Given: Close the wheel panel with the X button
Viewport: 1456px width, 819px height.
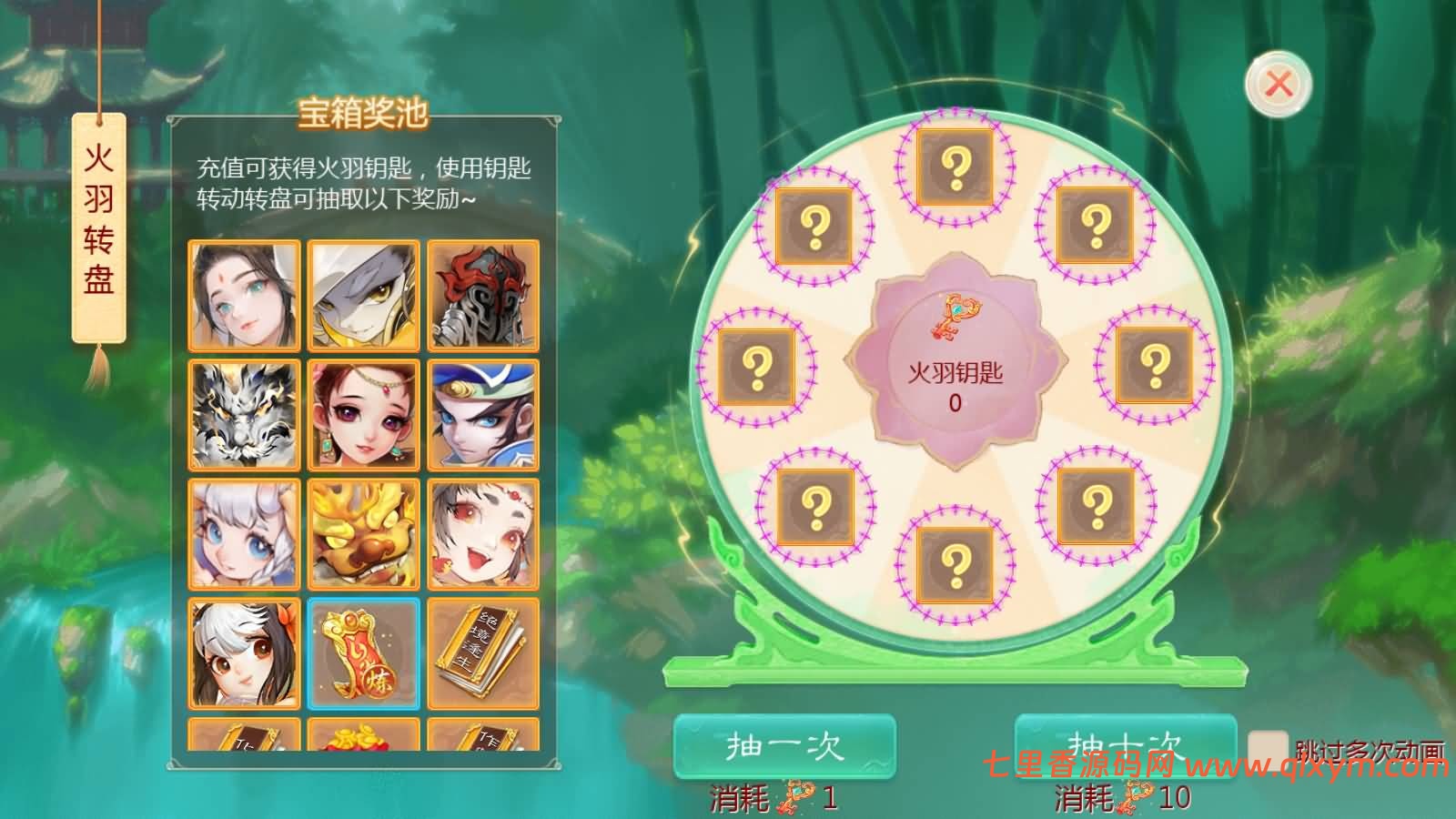Looking at the screenshot, I should 1278,82.
